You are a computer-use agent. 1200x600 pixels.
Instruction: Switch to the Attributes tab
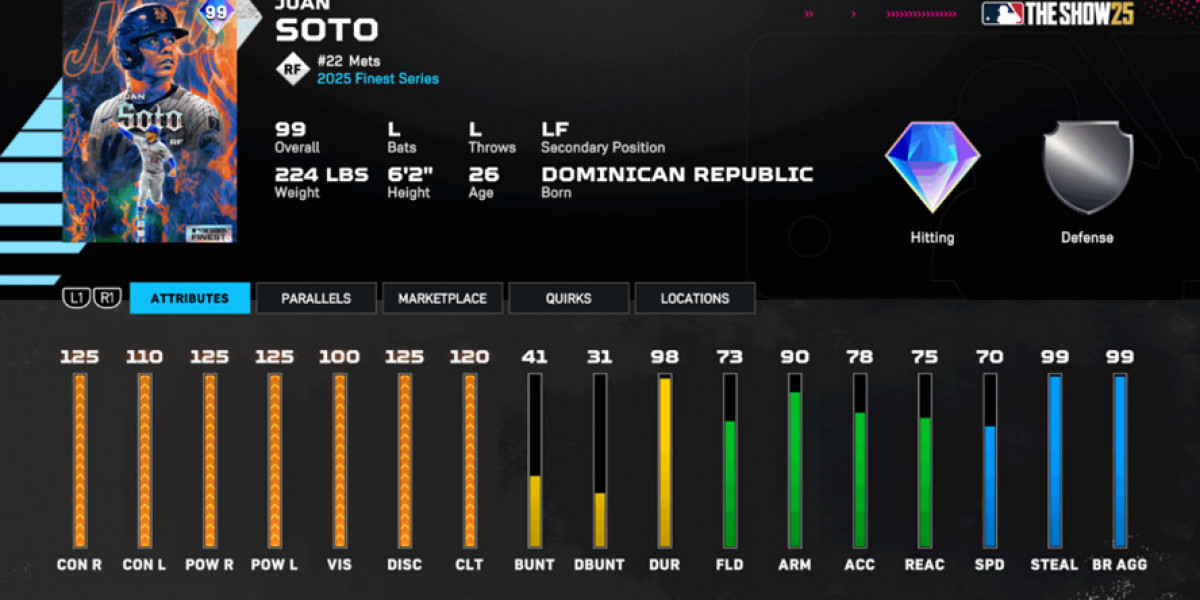pyautogui.click(x=190, y=298)
